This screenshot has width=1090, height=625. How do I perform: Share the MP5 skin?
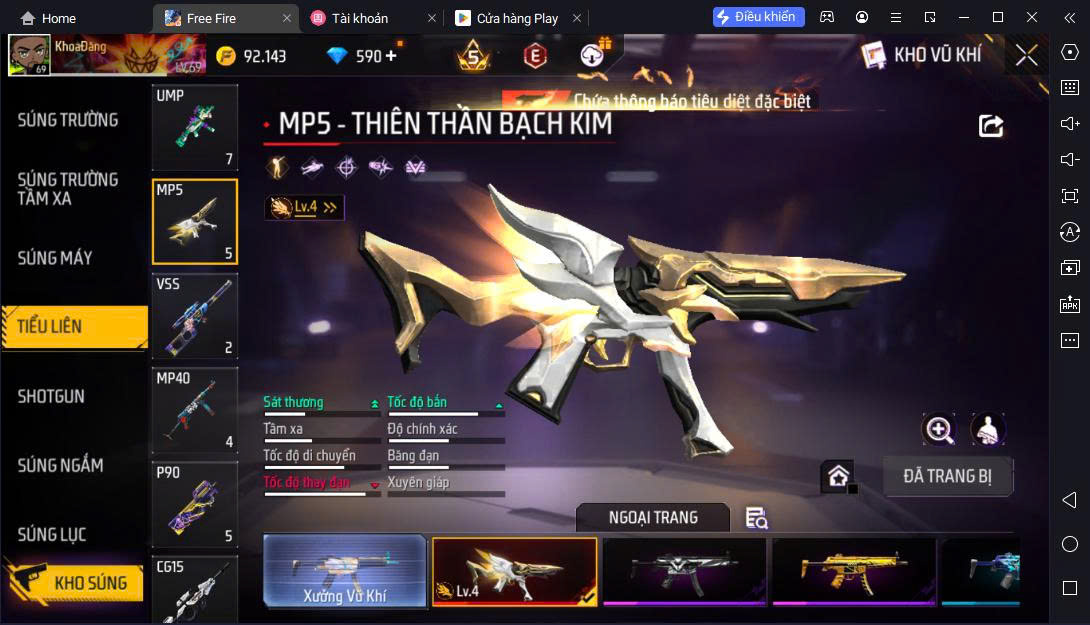point(990,125)
